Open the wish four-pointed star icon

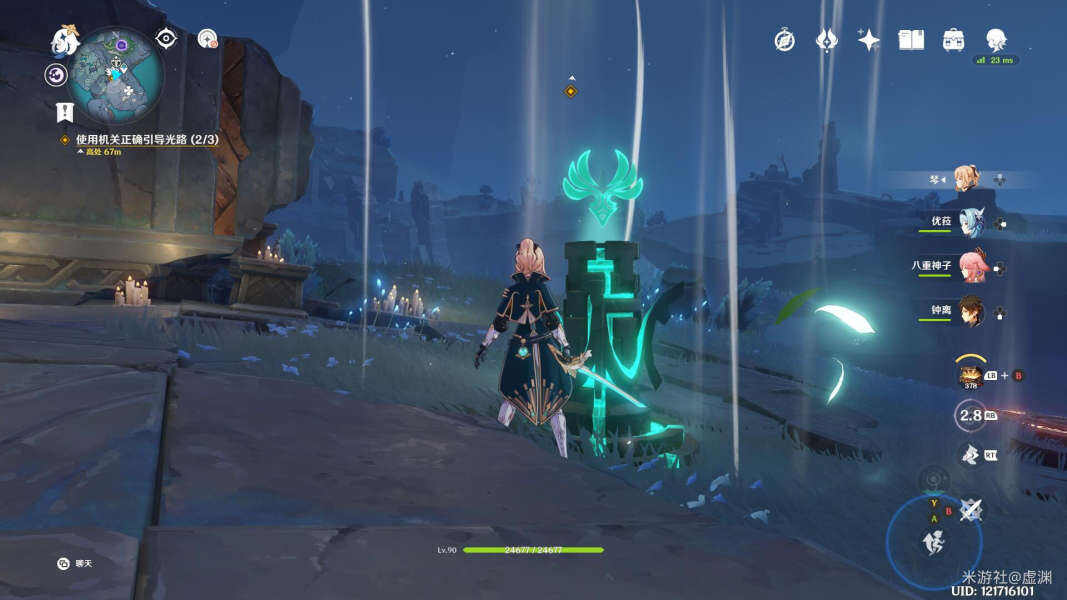click(x=869, y=40)
